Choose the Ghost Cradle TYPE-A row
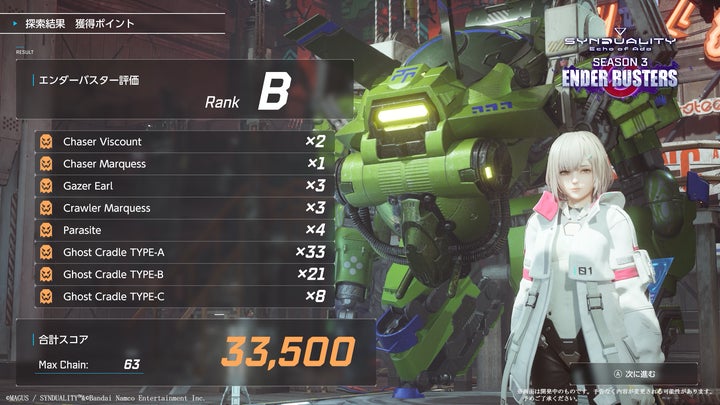 click(185, 252)
